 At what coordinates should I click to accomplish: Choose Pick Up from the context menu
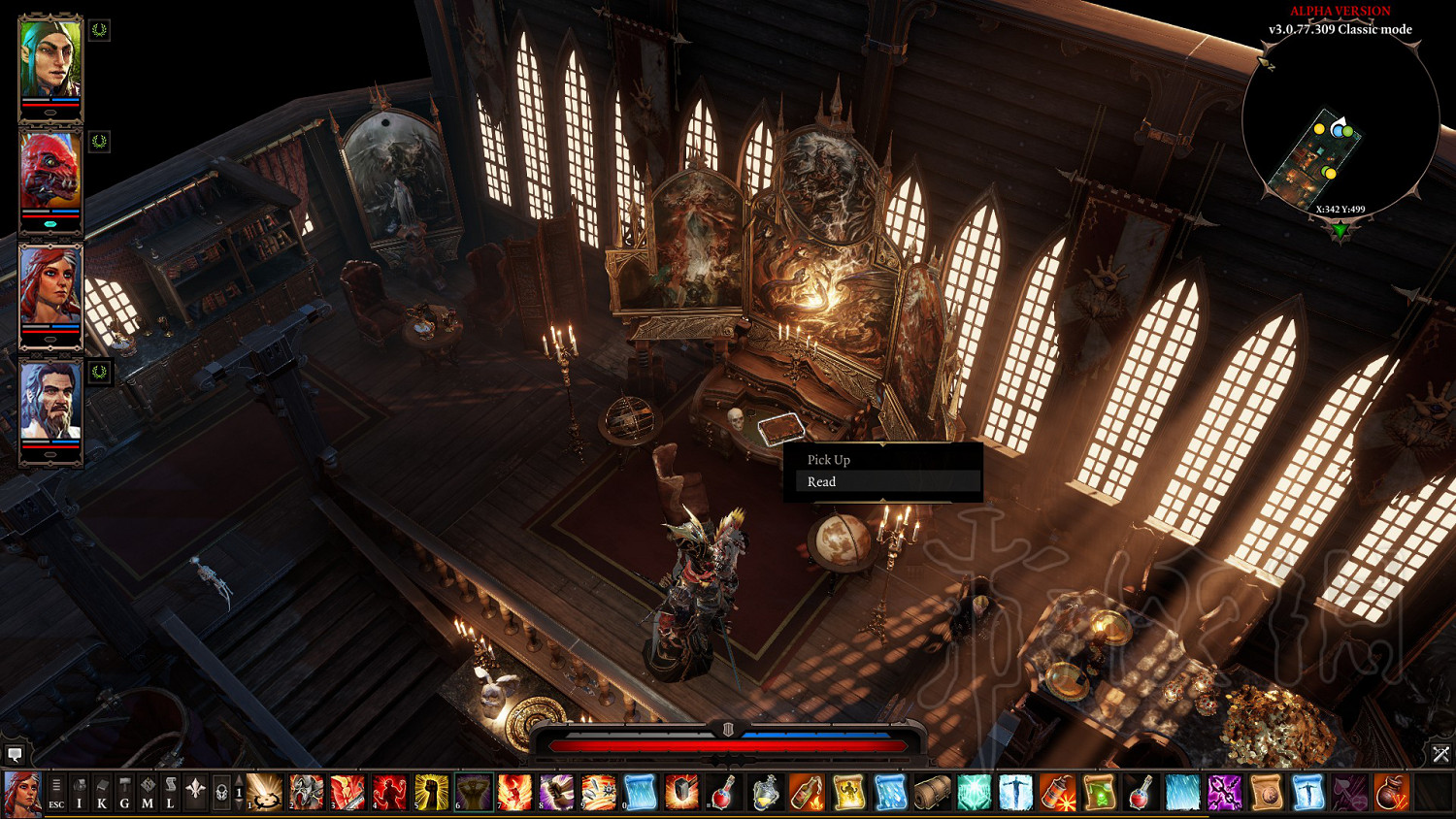828,460
